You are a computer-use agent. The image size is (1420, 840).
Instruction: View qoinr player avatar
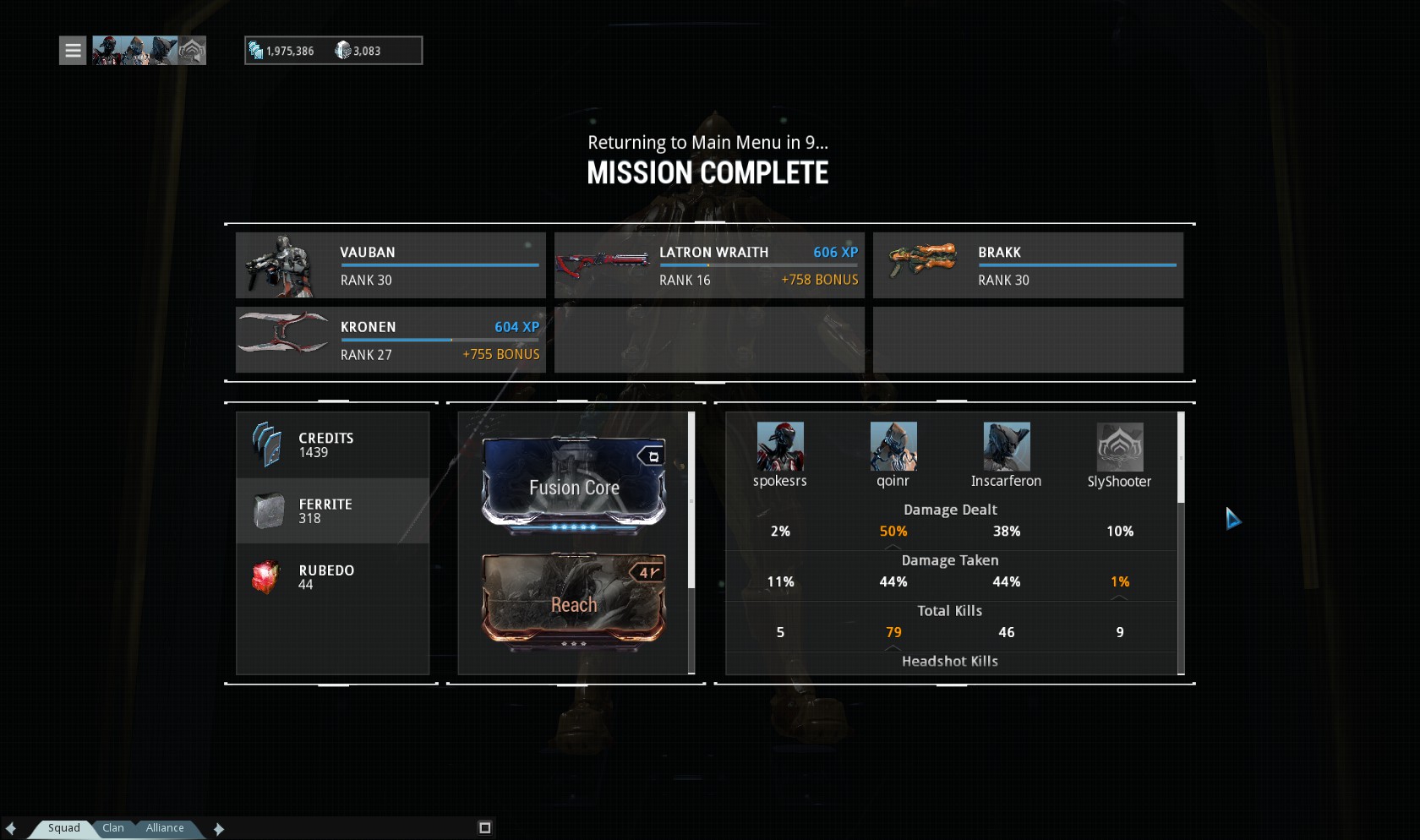point(893,446)
